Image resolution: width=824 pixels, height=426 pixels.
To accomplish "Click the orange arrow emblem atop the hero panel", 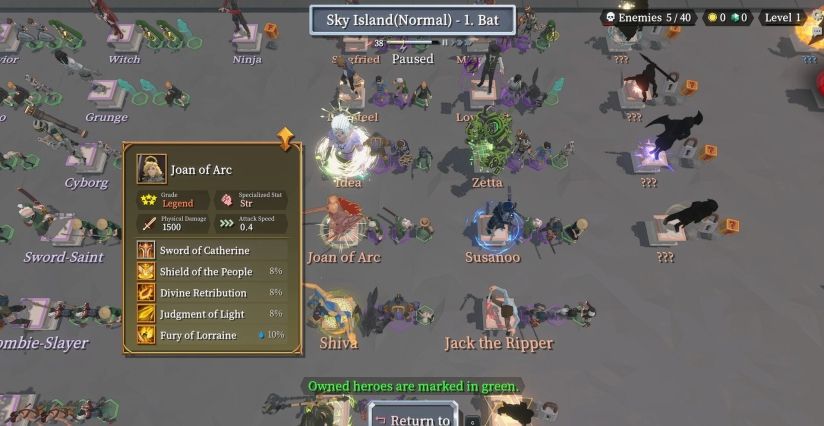I will coord(287,139).
